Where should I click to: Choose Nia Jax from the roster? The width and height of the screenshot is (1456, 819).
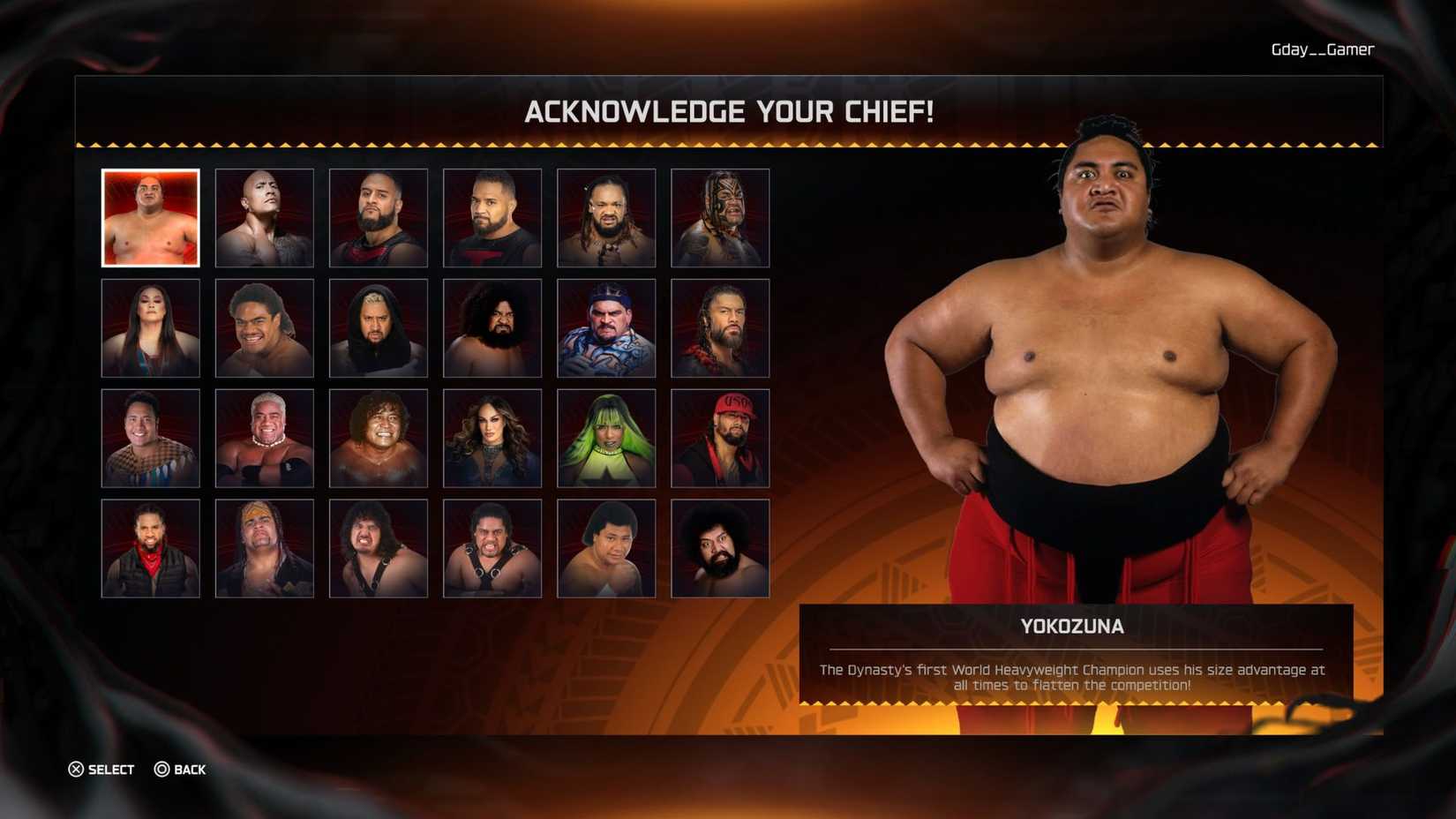click(492, 437)
